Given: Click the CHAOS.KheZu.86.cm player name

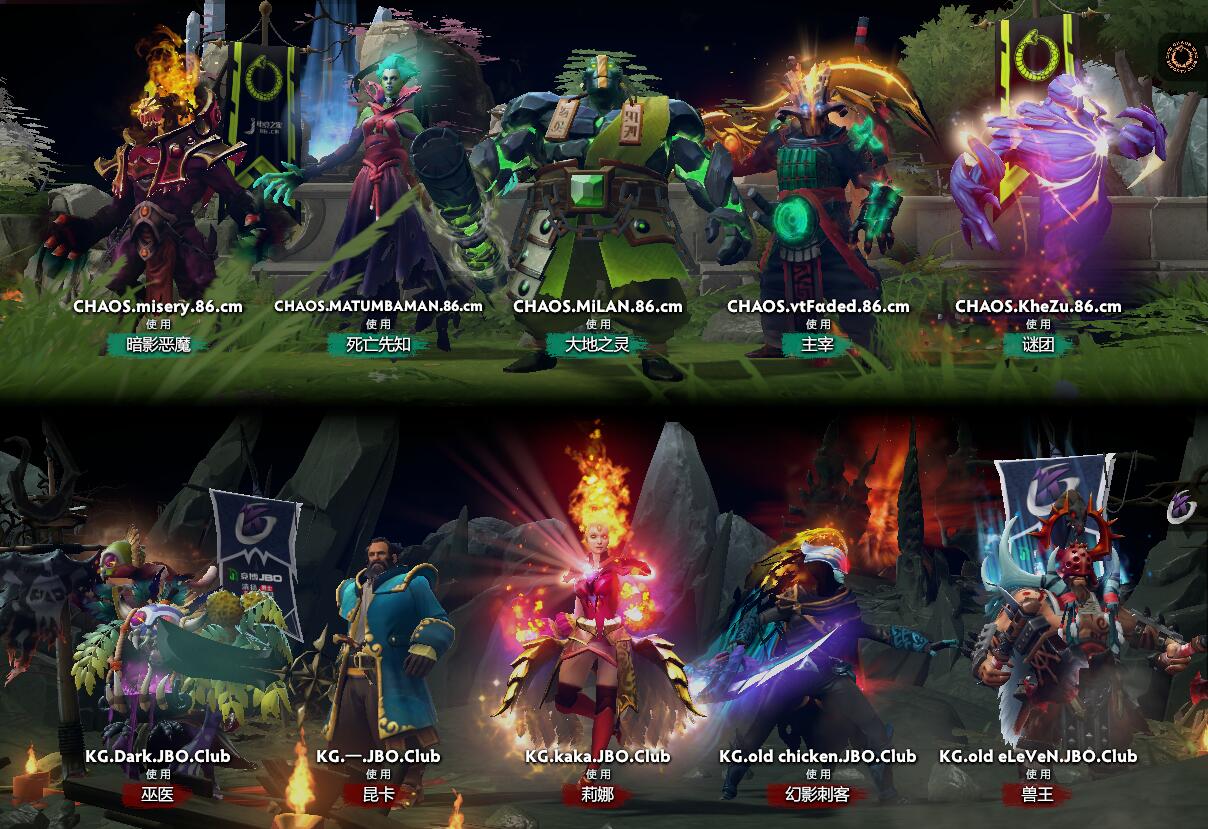Looking at the screenshot, I should pyautogui.click(x=1038, y=306).
